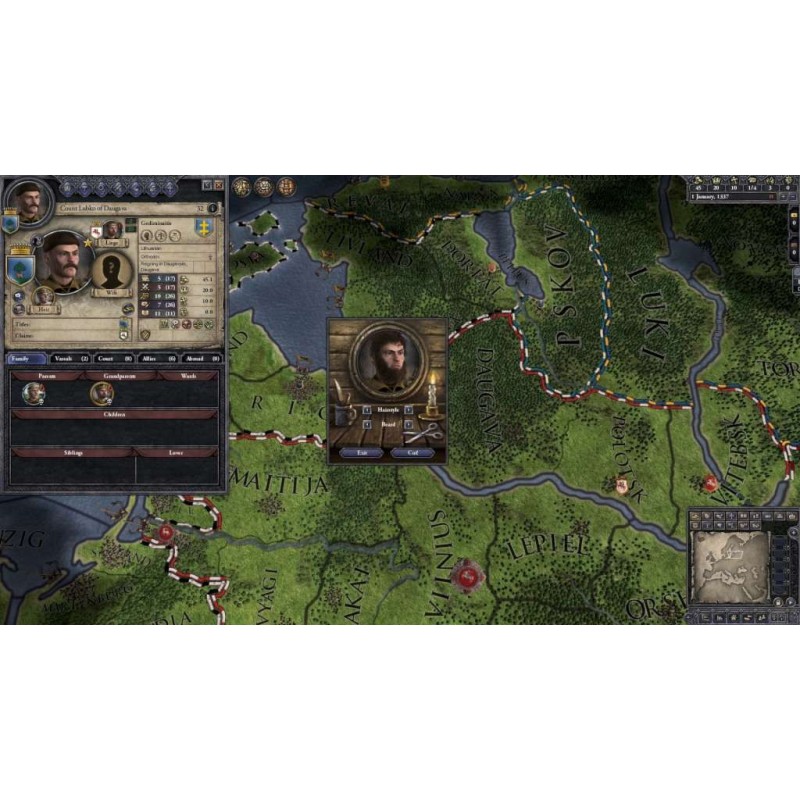Select the Liege portrait
The image size is (800, 800).
(113, 228)
